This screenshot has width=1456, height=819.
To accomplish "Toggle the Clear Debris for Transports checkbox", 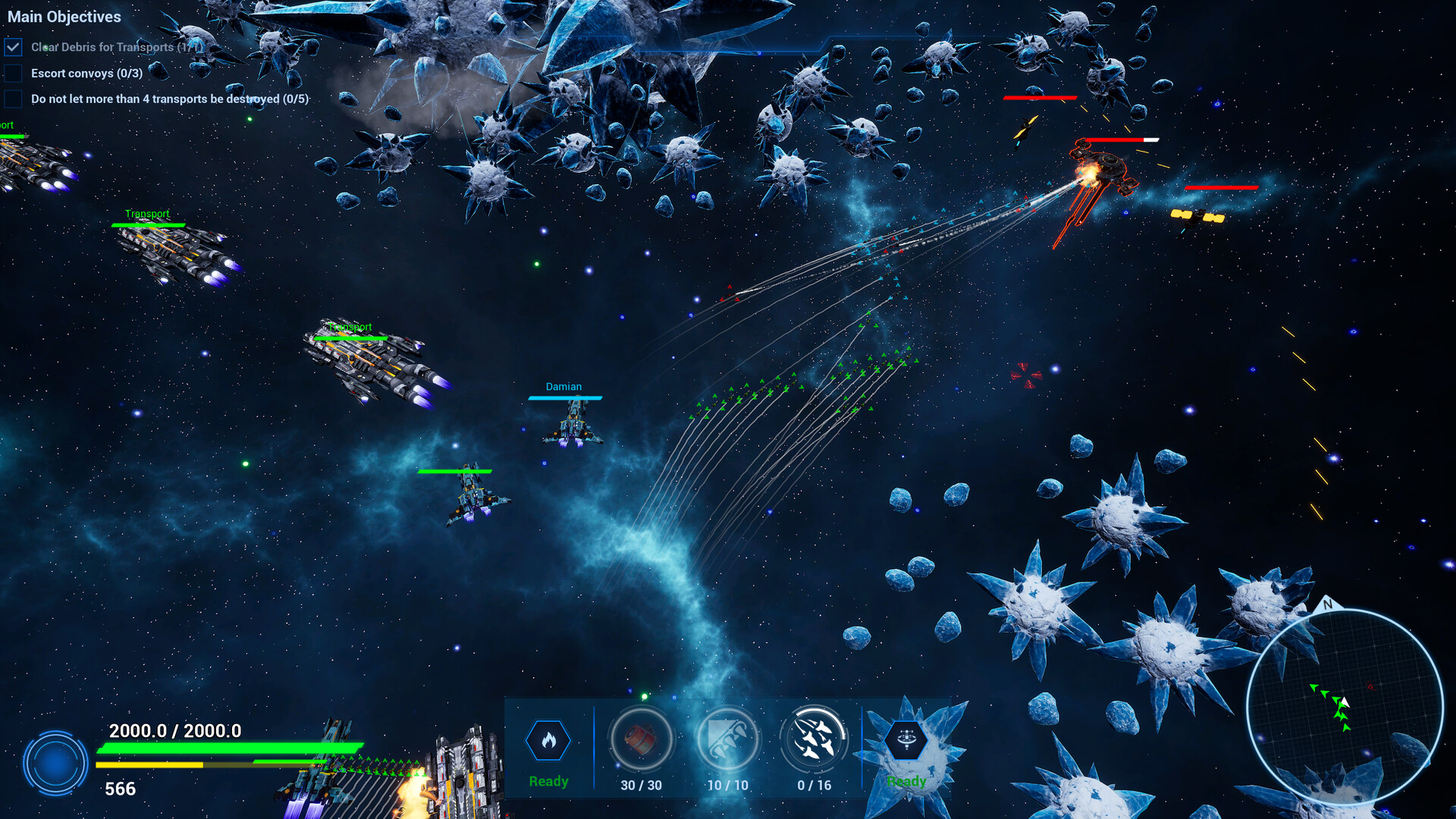I will pos(13,46).
